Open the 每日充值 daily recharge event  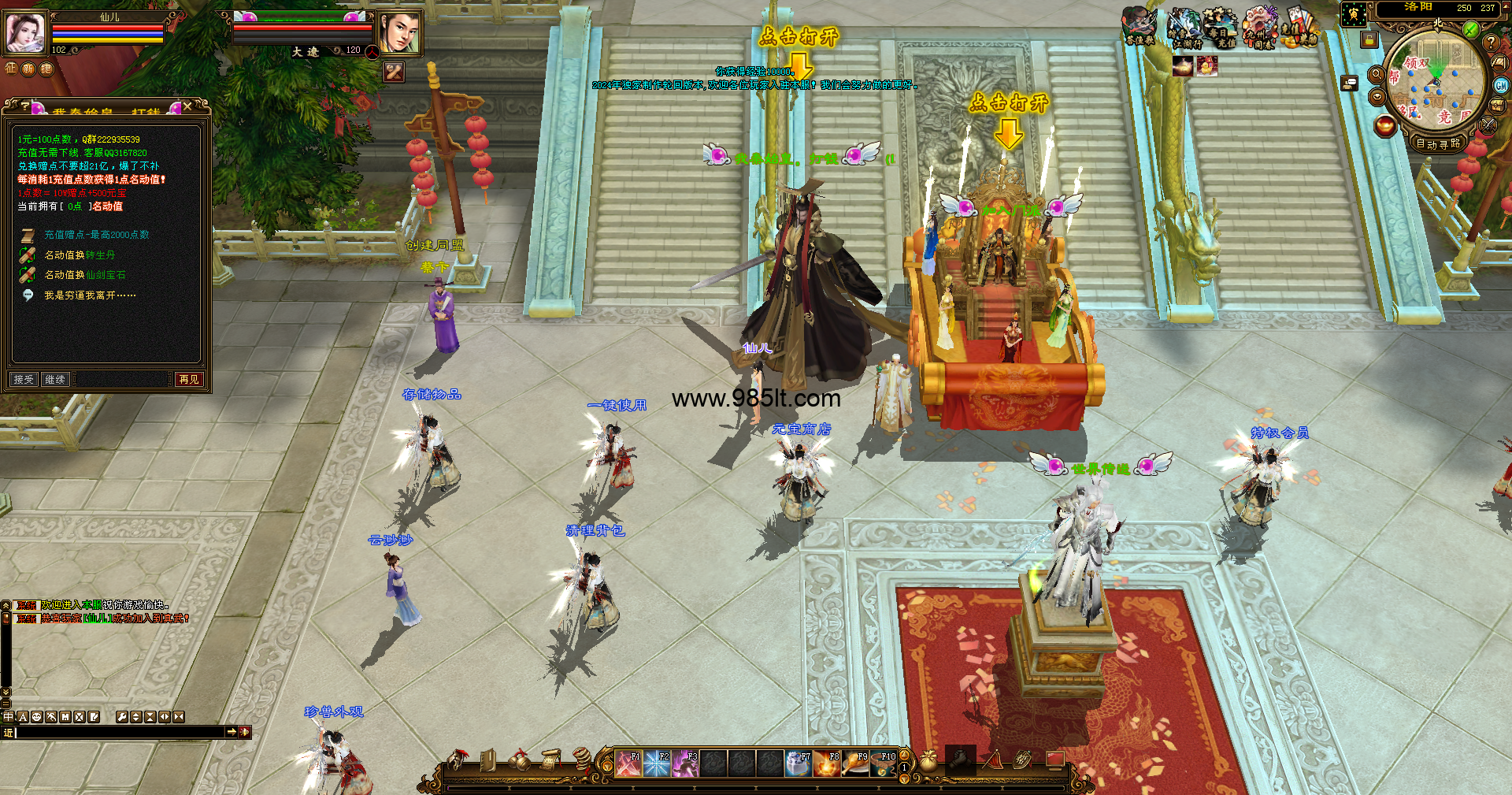1221,28
